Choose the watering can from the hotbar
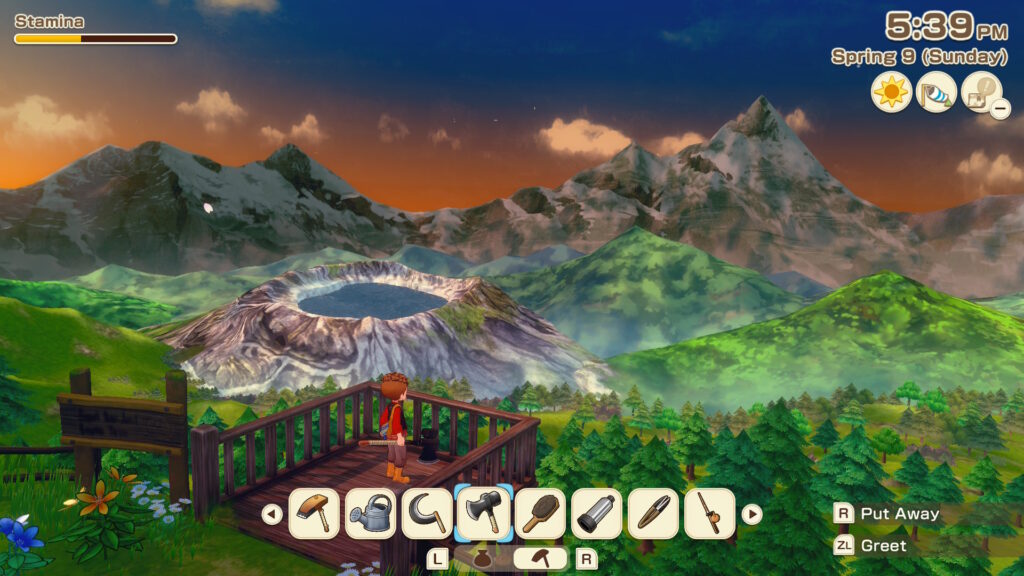The width and height of the screenshot is (1024, 576). (370, 514)
